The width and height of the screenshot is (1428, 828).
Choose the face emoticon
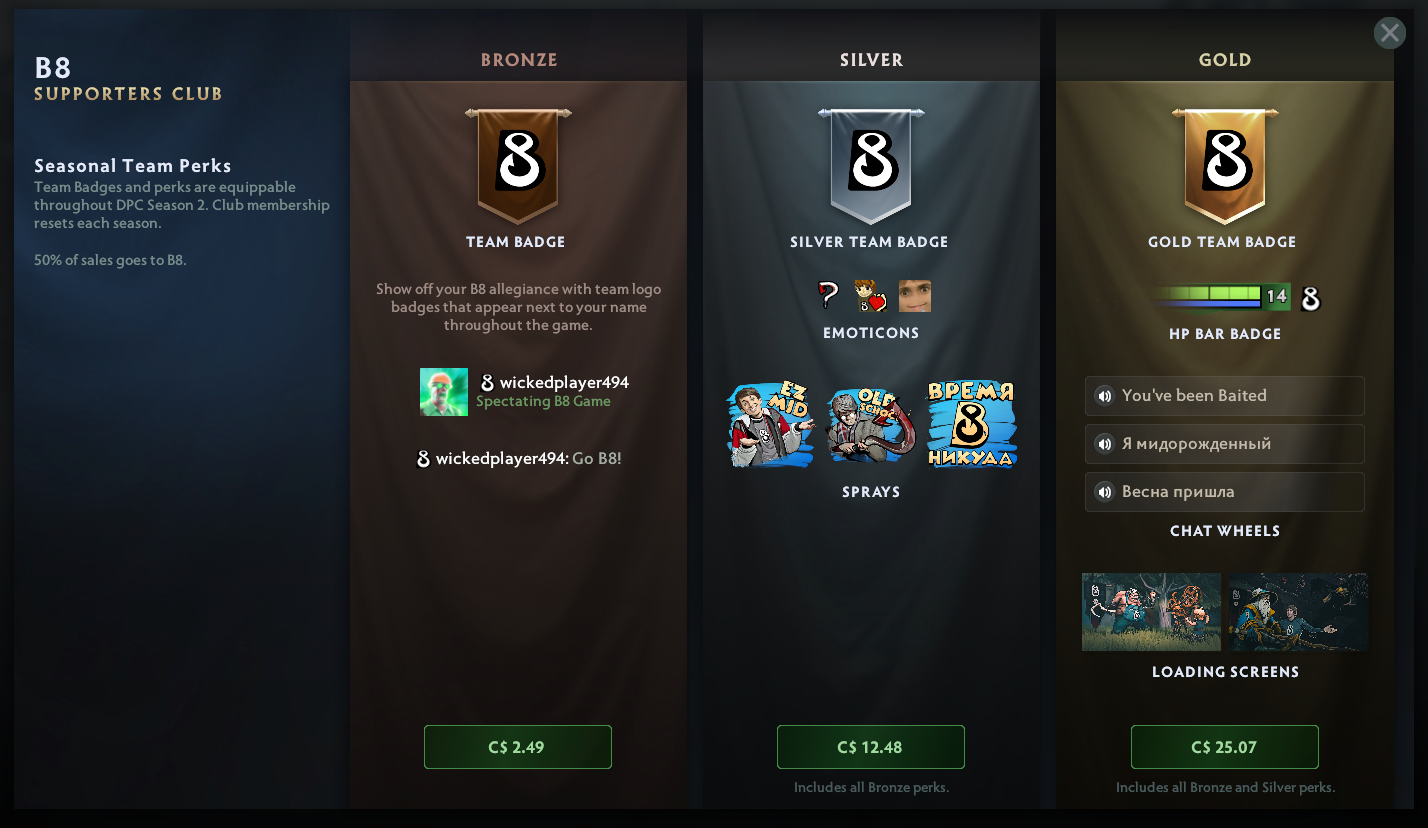pos(914,296)
